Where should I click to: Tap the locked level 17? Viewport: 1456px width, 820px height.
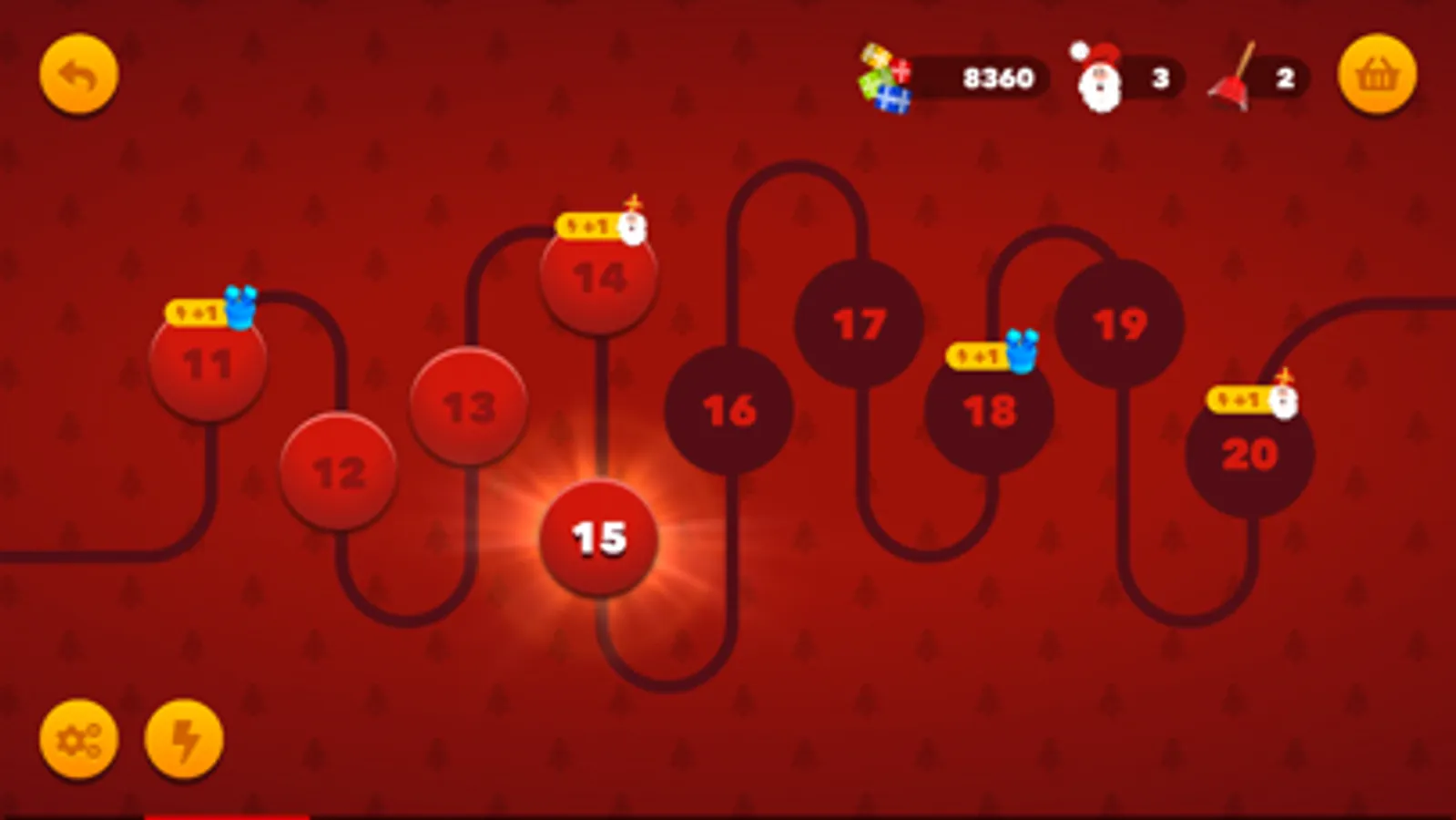(x=860, y=322)
